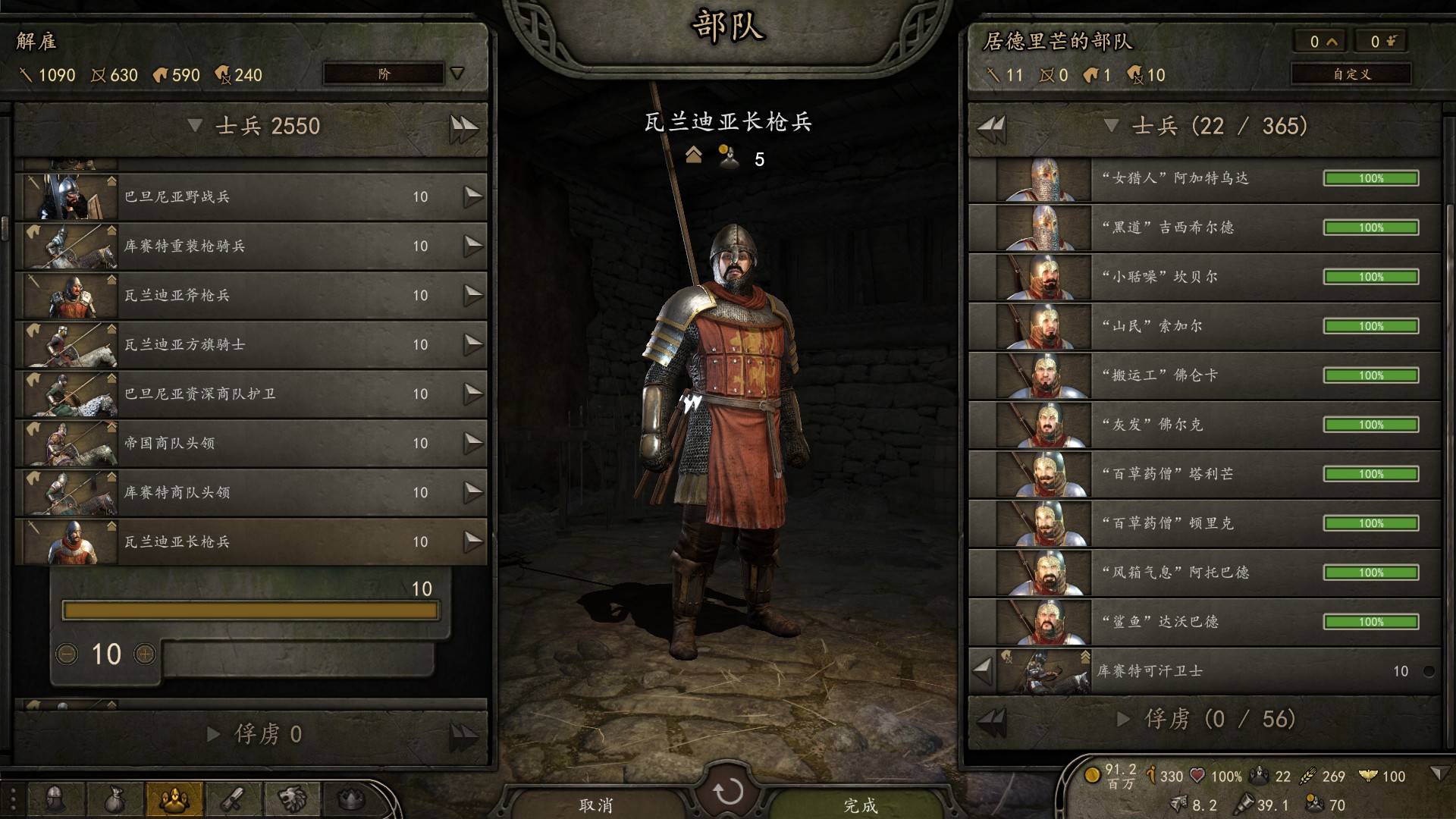Transfer 巴旦尼亚野战兵 to the party

pos(473,197)
